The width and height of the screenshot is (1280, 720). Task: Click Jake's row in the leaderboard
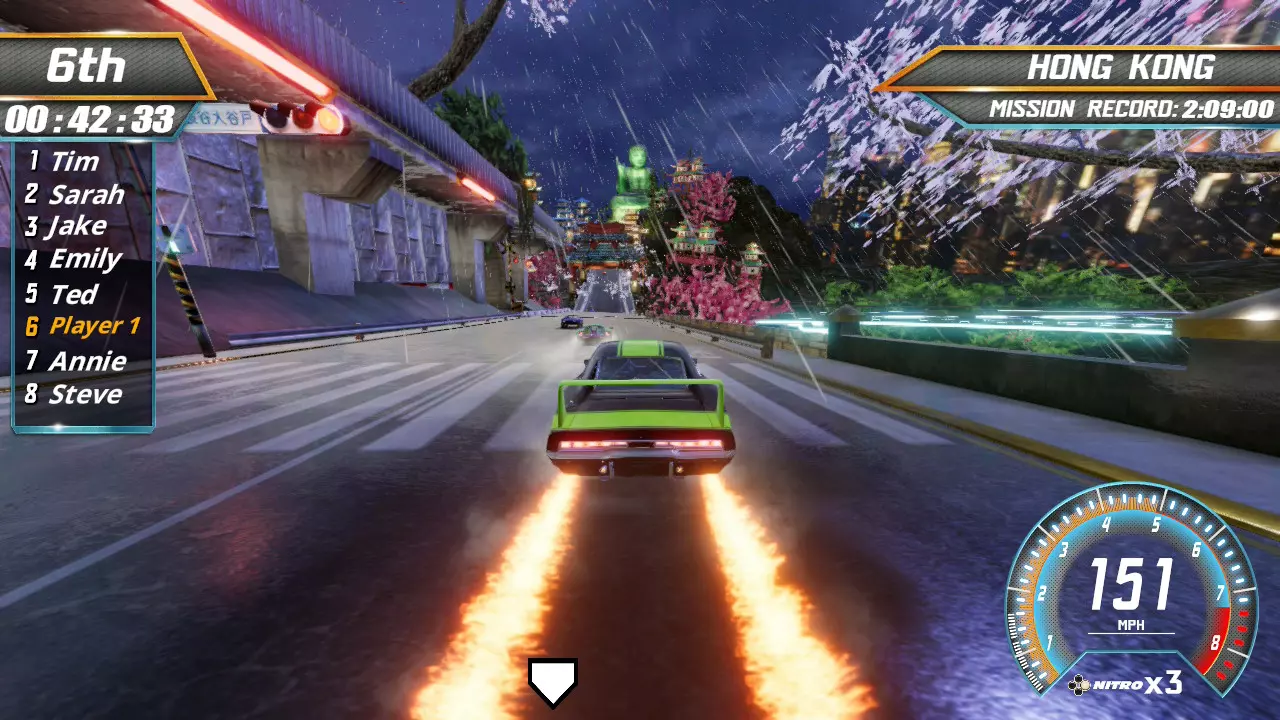coord(77,227)
